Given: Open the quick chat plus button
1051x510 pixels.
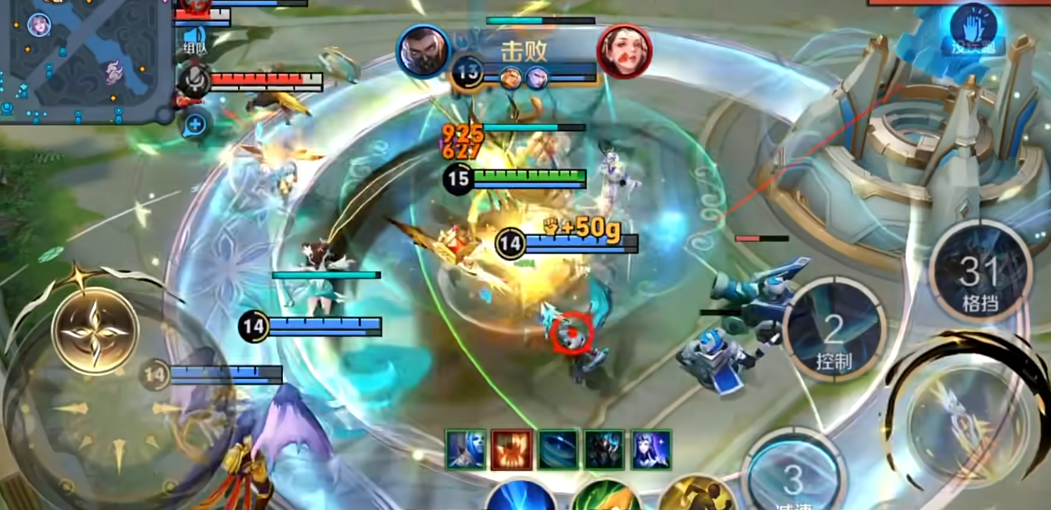Looking at the screenshot, I should tap(195, 124).
